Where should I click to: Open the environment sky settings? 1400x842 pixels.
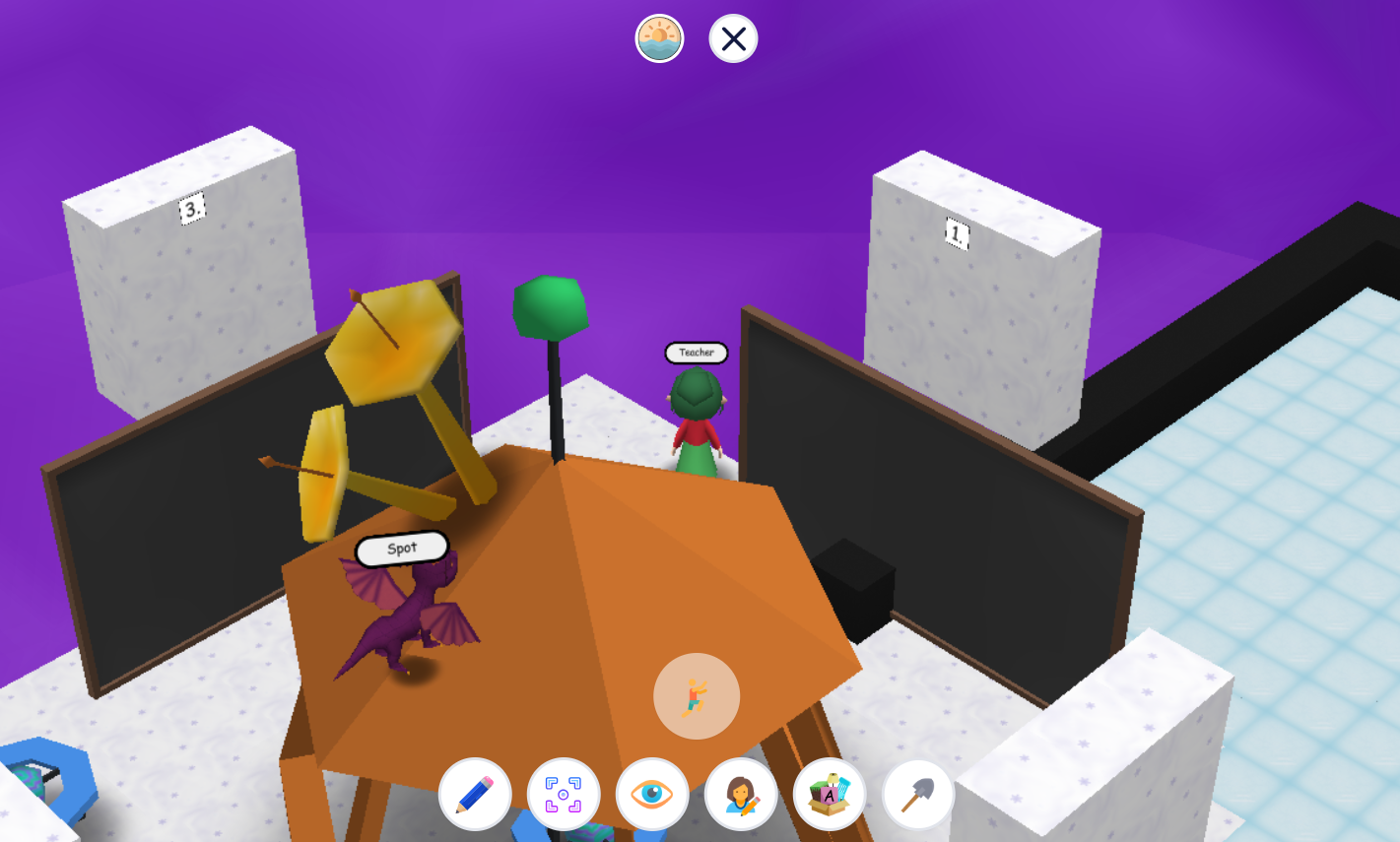[659, 38]
